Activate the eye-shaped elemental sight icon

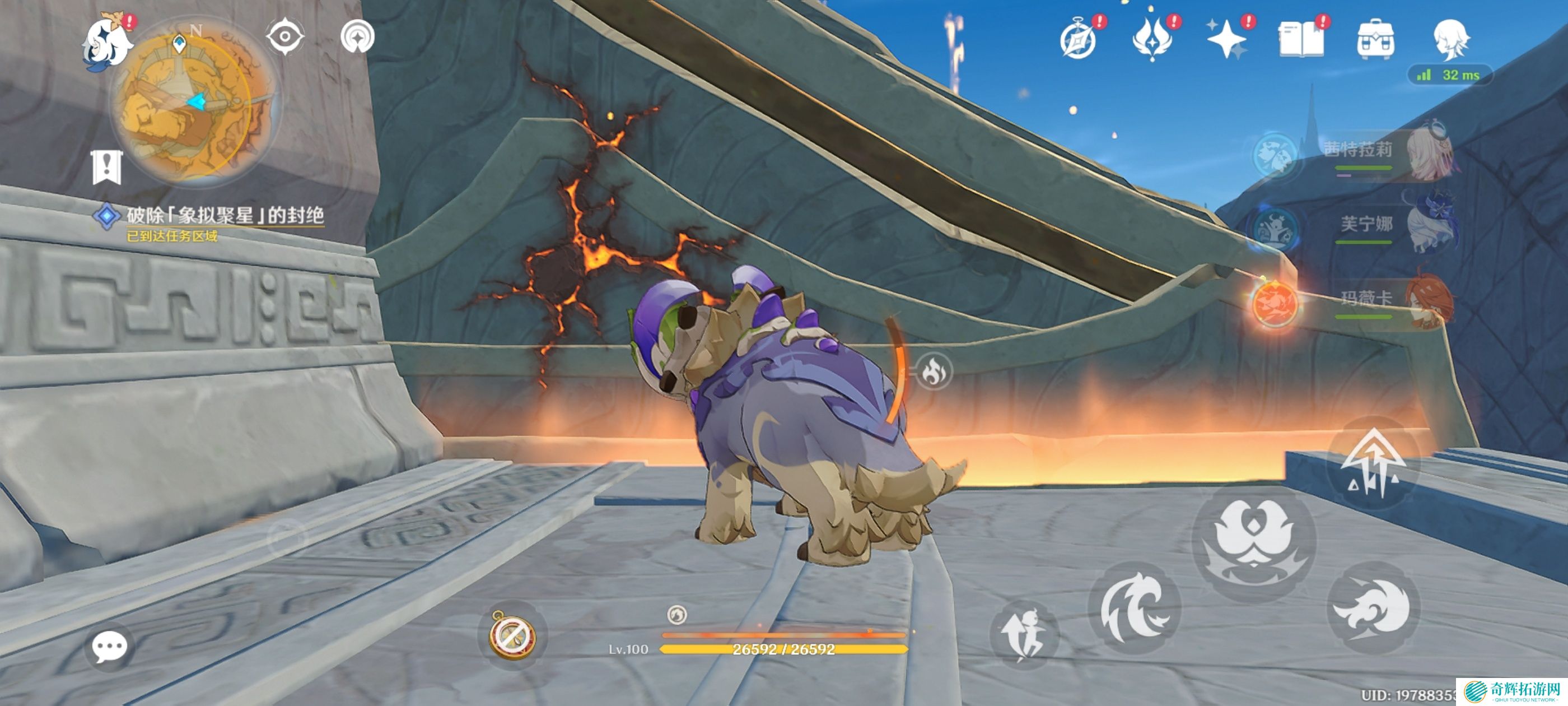(x=285, y=36)
